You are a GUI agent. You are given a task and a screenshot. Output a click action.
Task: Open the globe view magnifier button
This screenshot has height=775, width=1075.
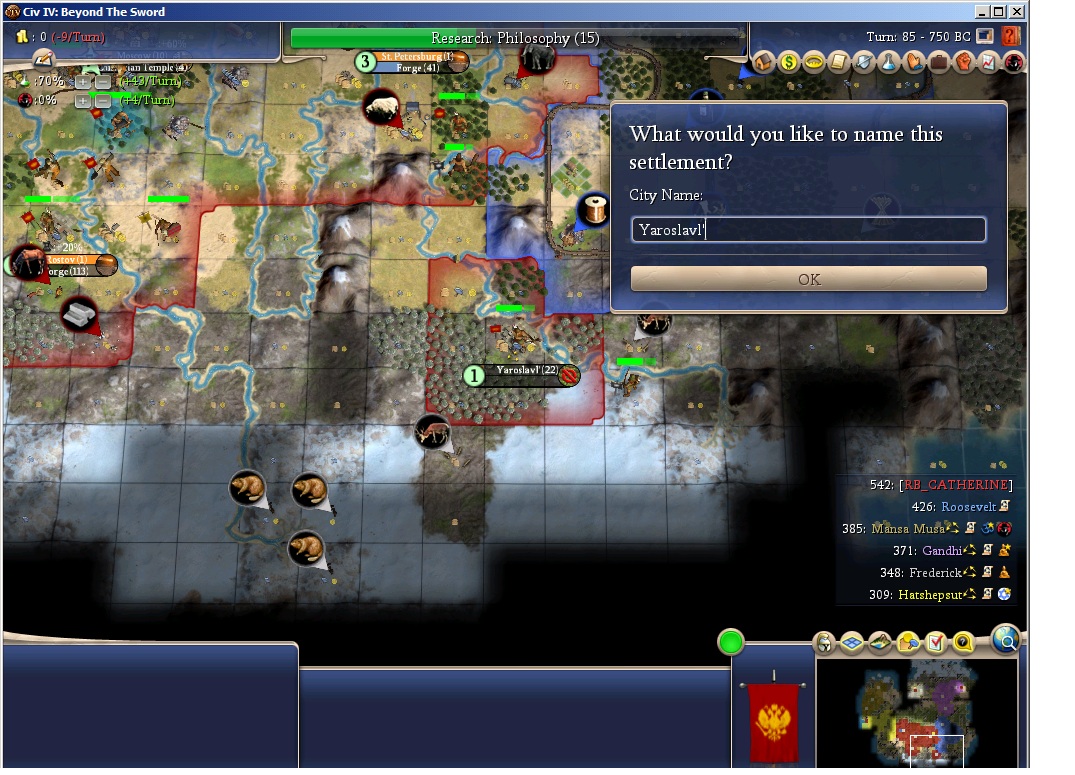click(x=1006, y=638)
